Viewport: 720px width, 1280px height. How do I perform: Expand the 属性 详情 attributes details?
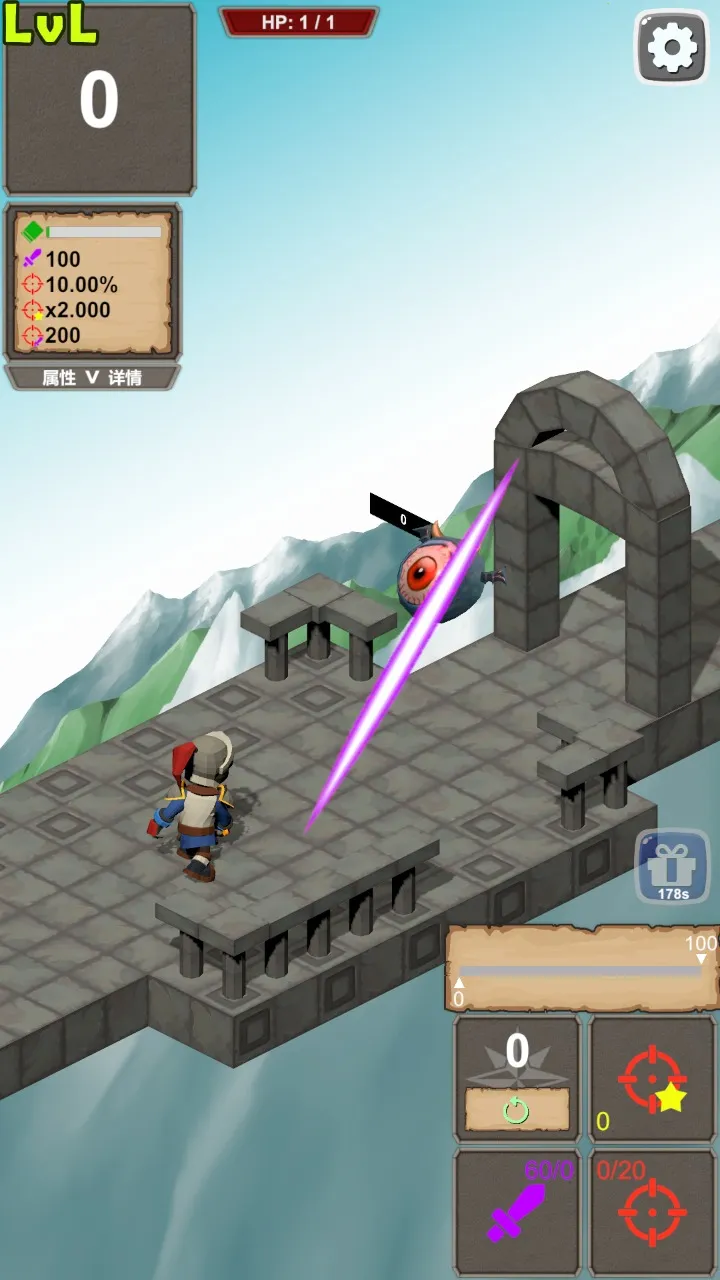click(92, 378)
